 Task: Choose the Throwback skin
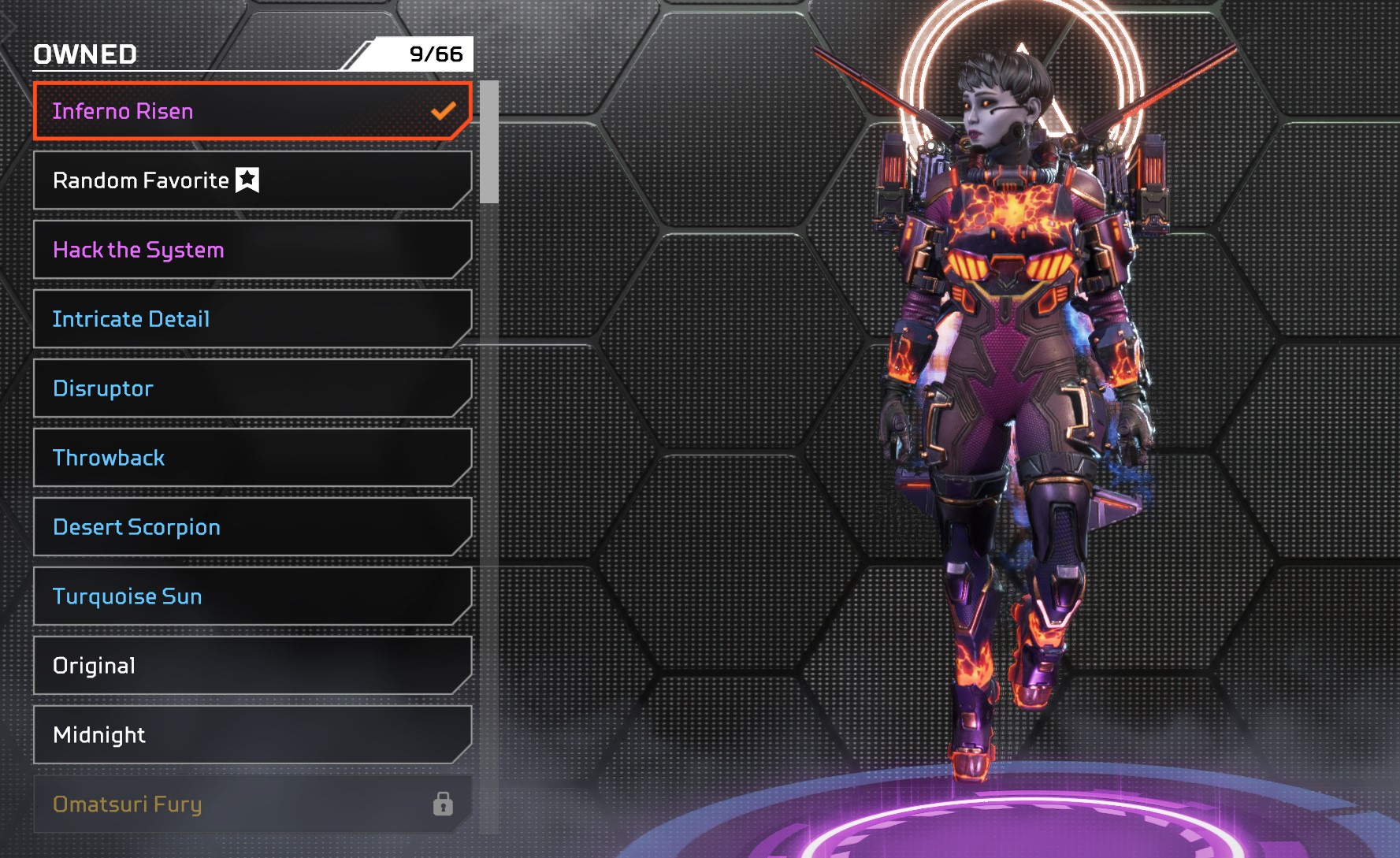(252, 458)
